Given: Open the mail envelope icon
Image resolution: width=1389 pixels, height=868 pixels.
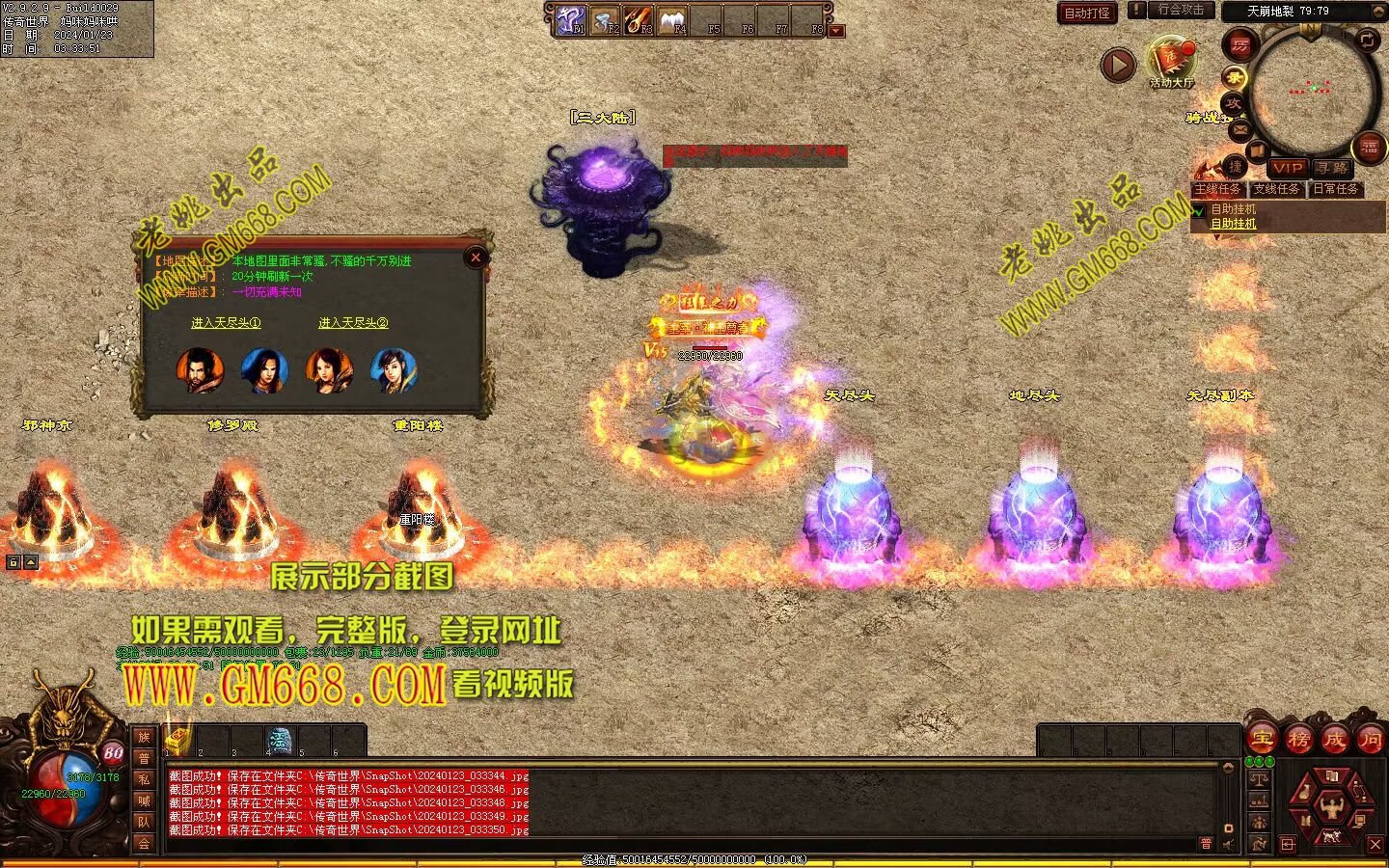Looking at the screenshot, I should point(1239,129).
